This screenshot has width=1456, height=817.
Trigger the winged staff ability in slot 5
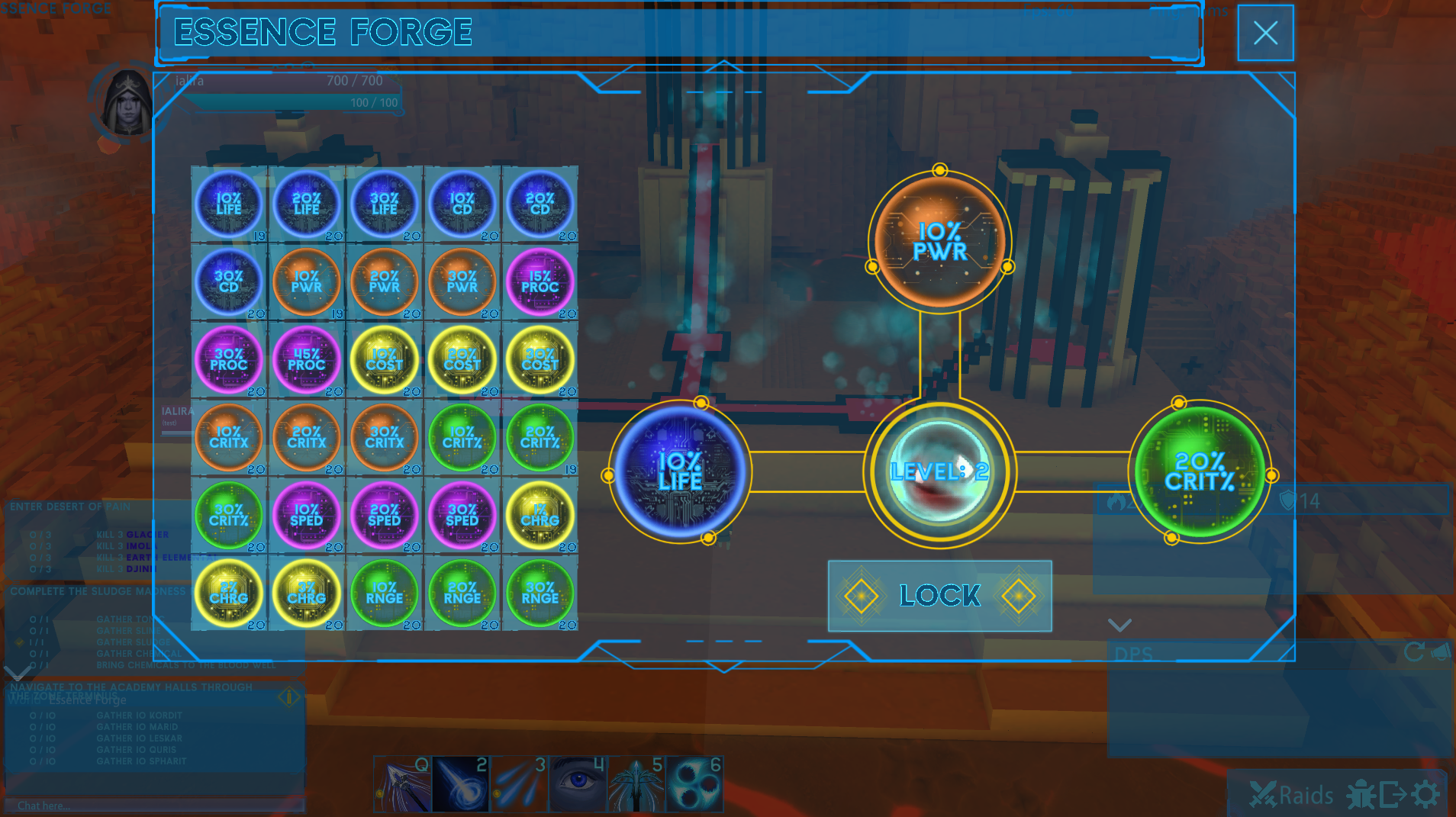(636, 783)
